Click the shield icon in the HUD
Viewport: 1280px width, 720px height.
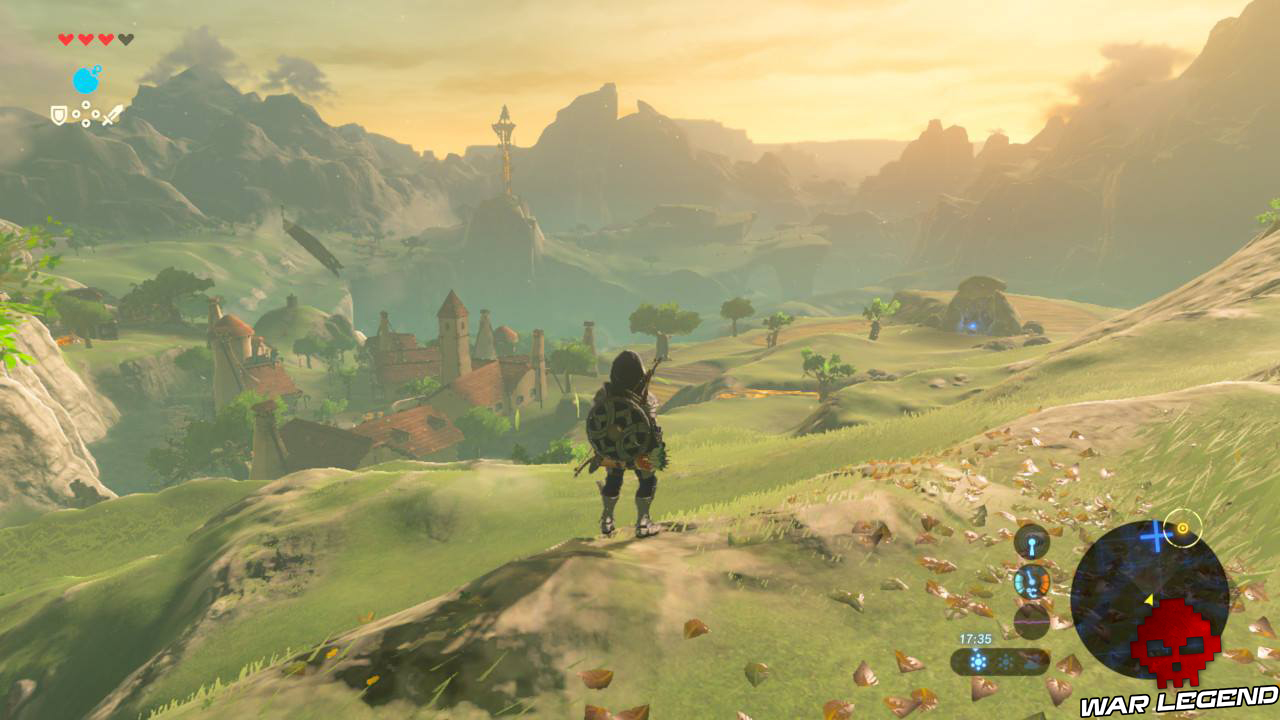(x=59, y=115)
